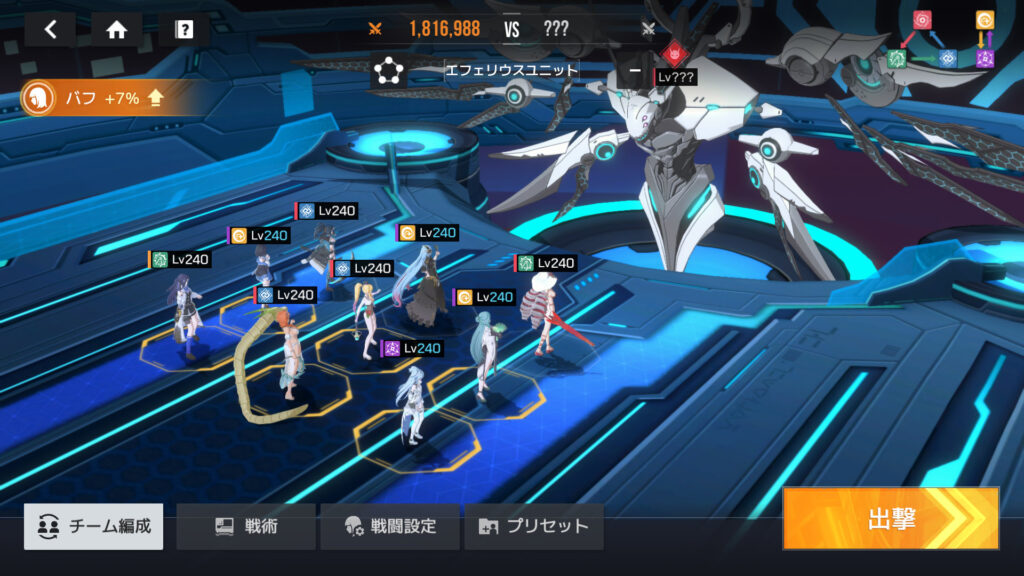Open the pentagon formation icon
The width and height of the screenshot is (1024, 576).
coord(387,71)
